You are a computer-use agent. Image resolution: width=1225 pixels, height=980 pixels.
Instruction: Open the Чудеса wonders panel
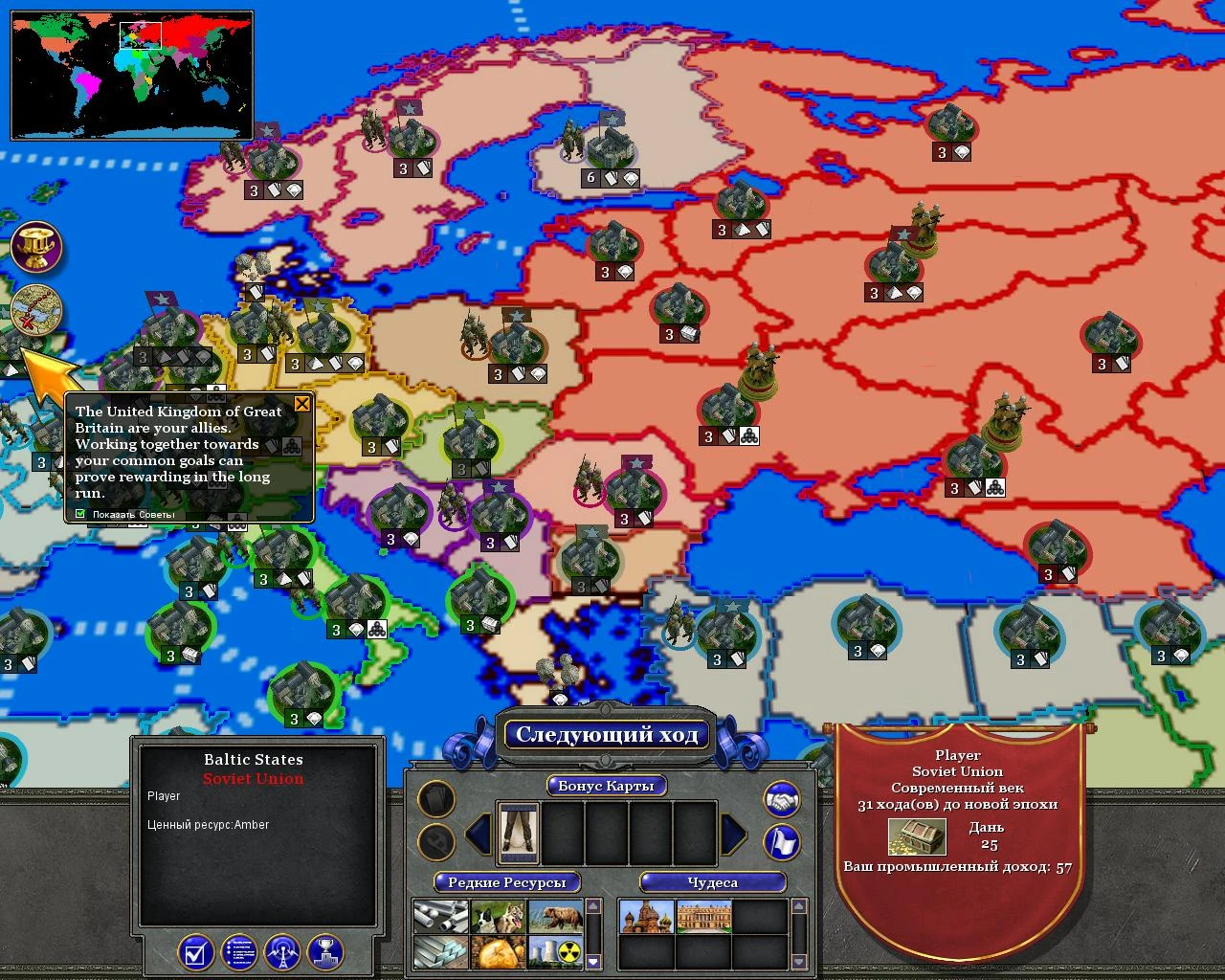point(714,883)
